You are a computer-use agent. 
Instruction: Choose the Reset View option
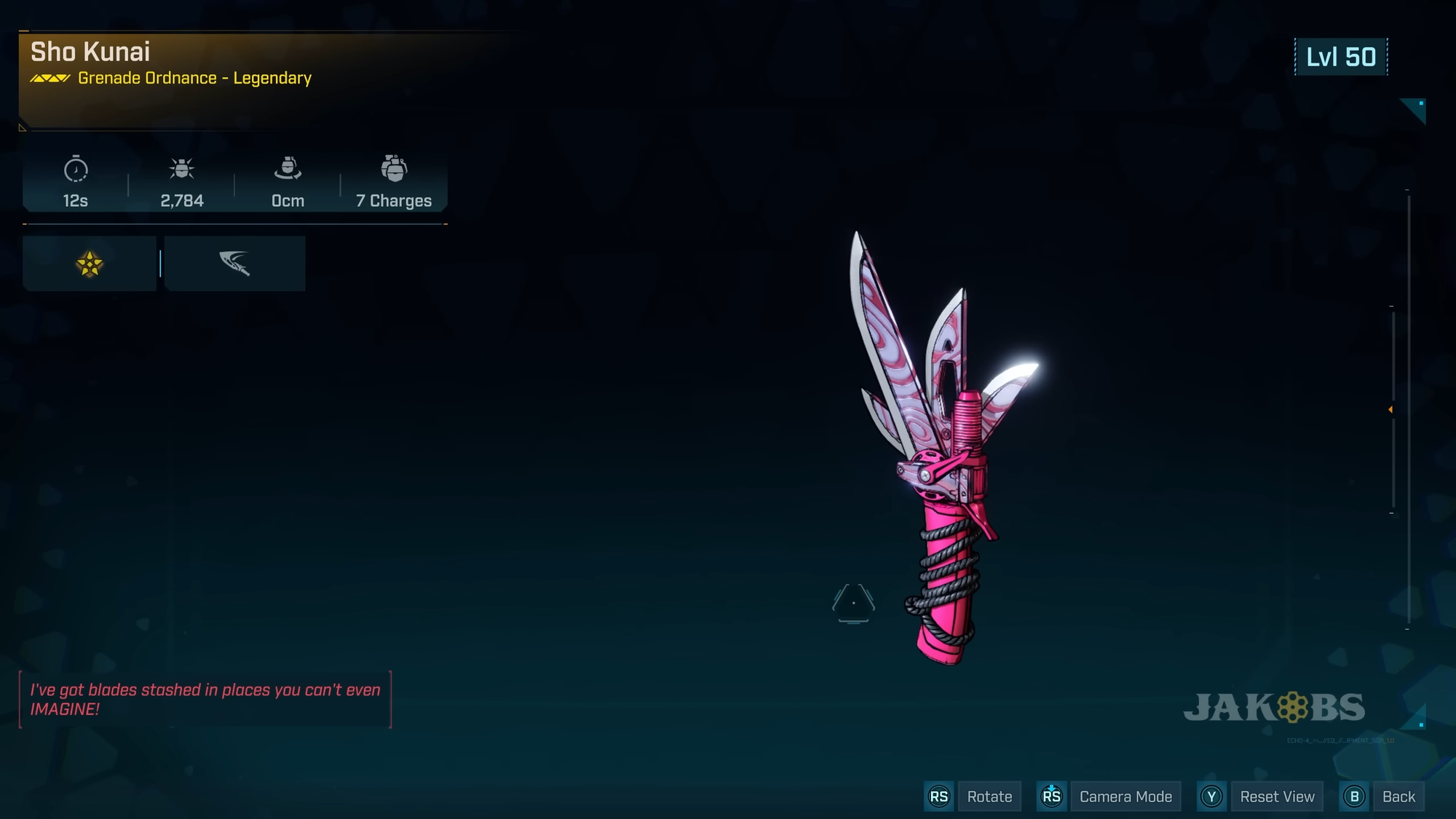[1277, 796]
